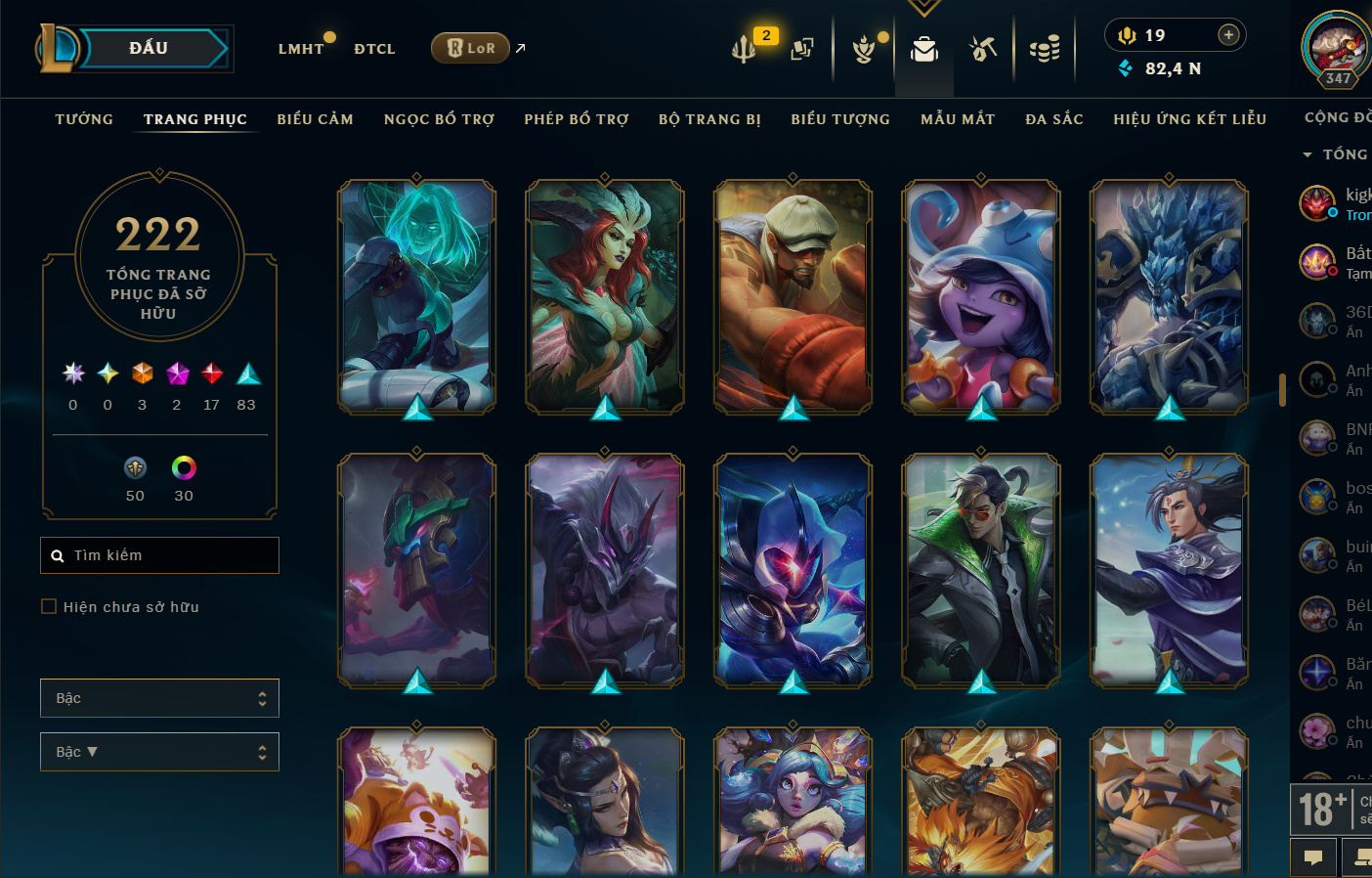The image size is (1372, 878).
Task: Switch to the ĐTCL tab
Action: (374, 49)
